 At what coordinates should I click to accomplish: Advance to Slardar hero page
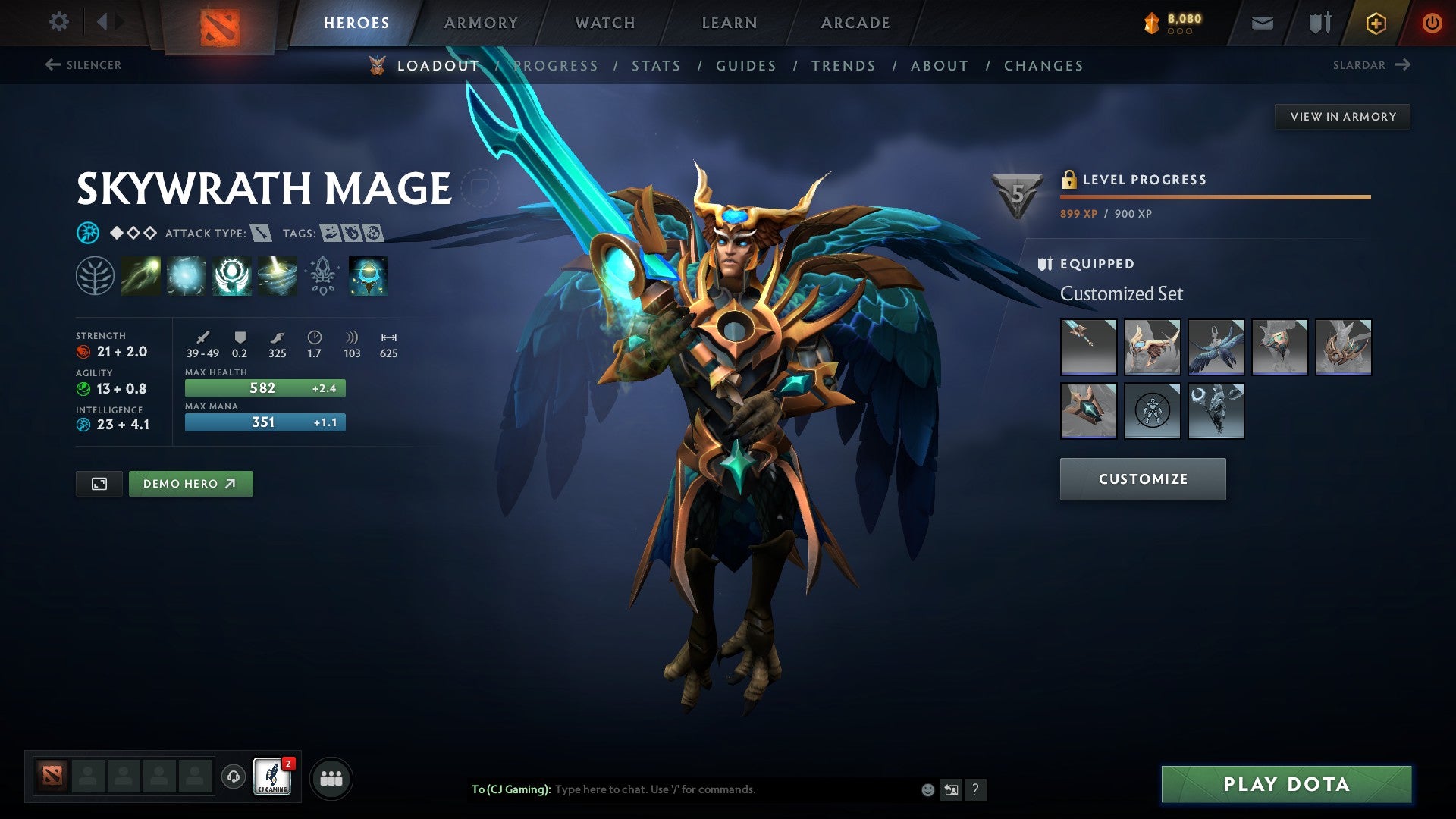tap(1369, 65)
